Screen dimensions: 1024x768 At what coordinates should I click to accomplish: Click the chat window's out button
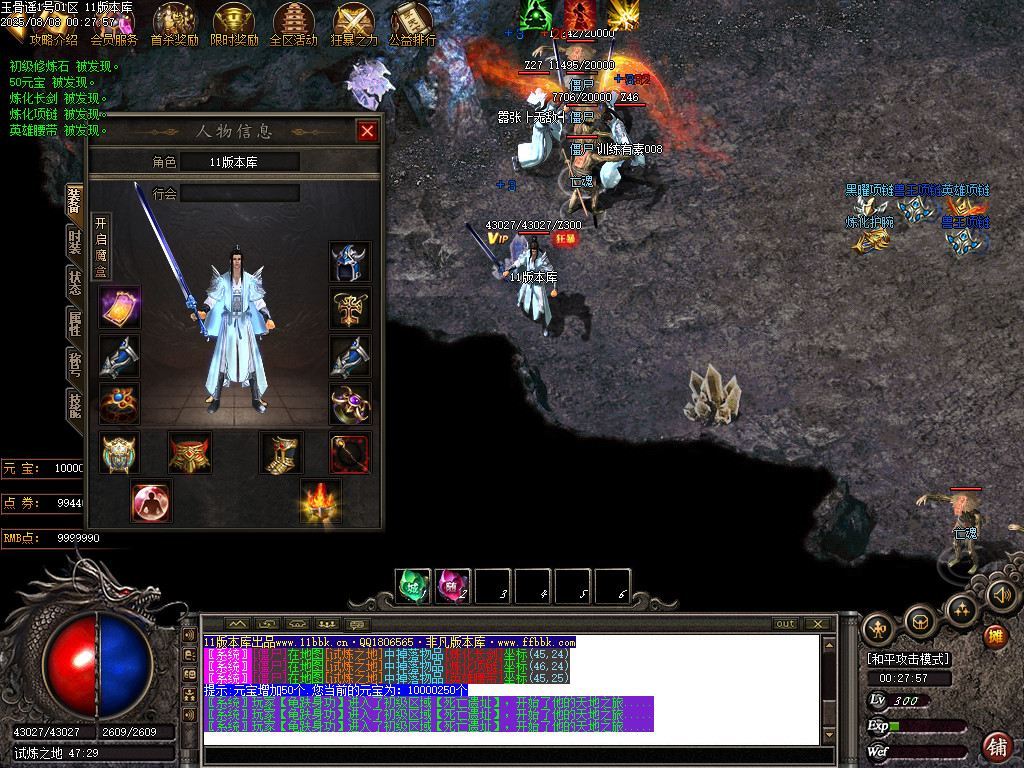(x=785, y=624)
